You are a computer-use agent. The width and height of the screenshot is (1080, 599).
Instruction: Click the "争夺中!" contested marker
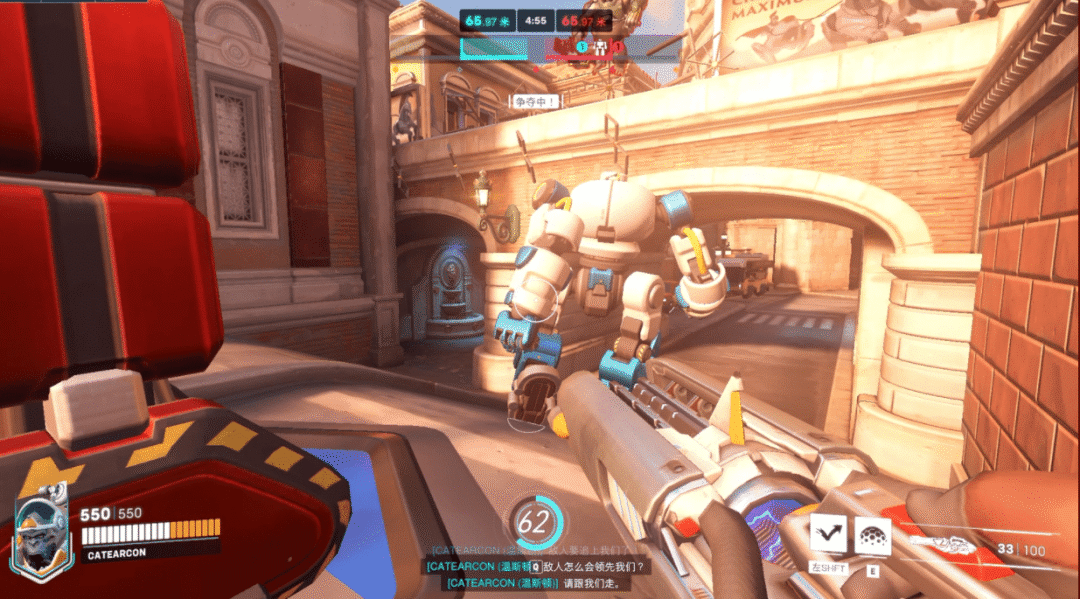(535, 101)
